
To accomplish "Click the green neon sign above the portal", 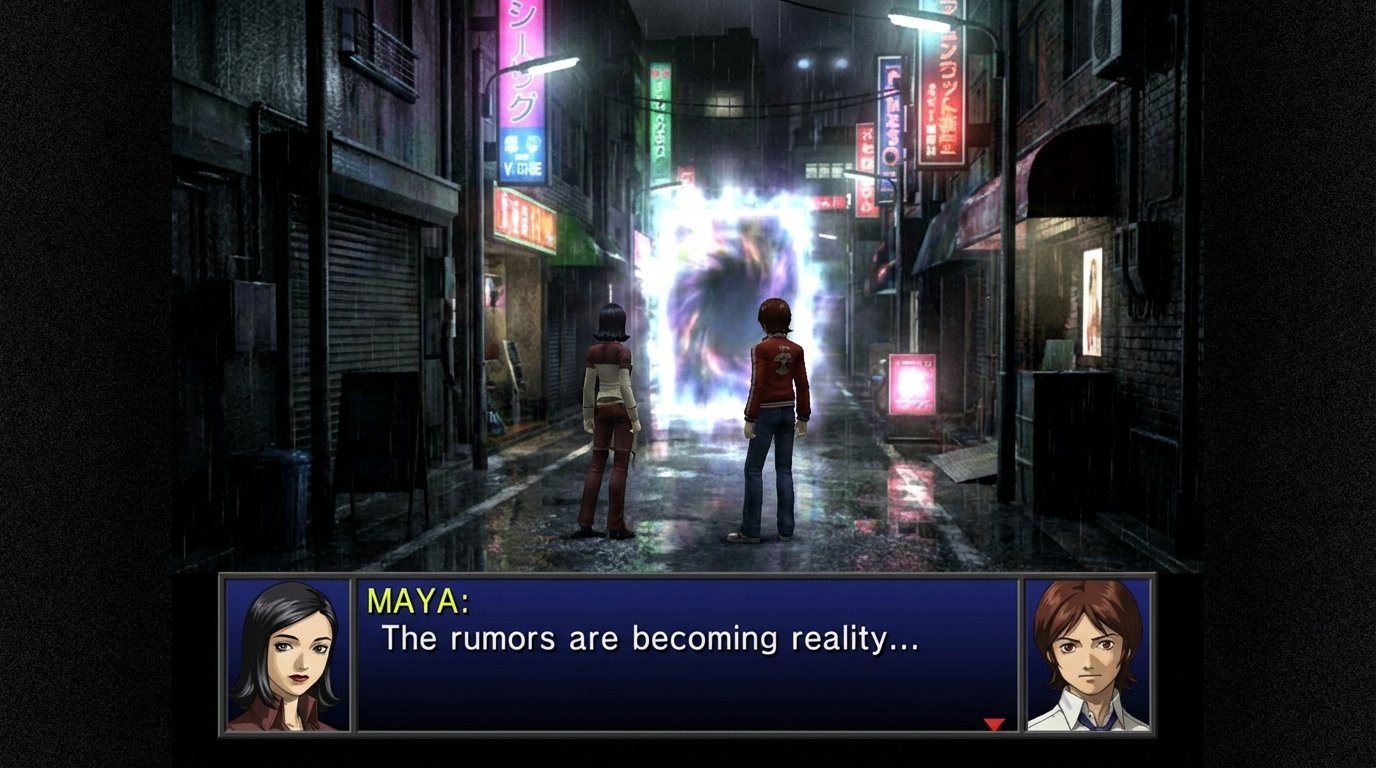I will pyautogui.click(x=660, y=110).
